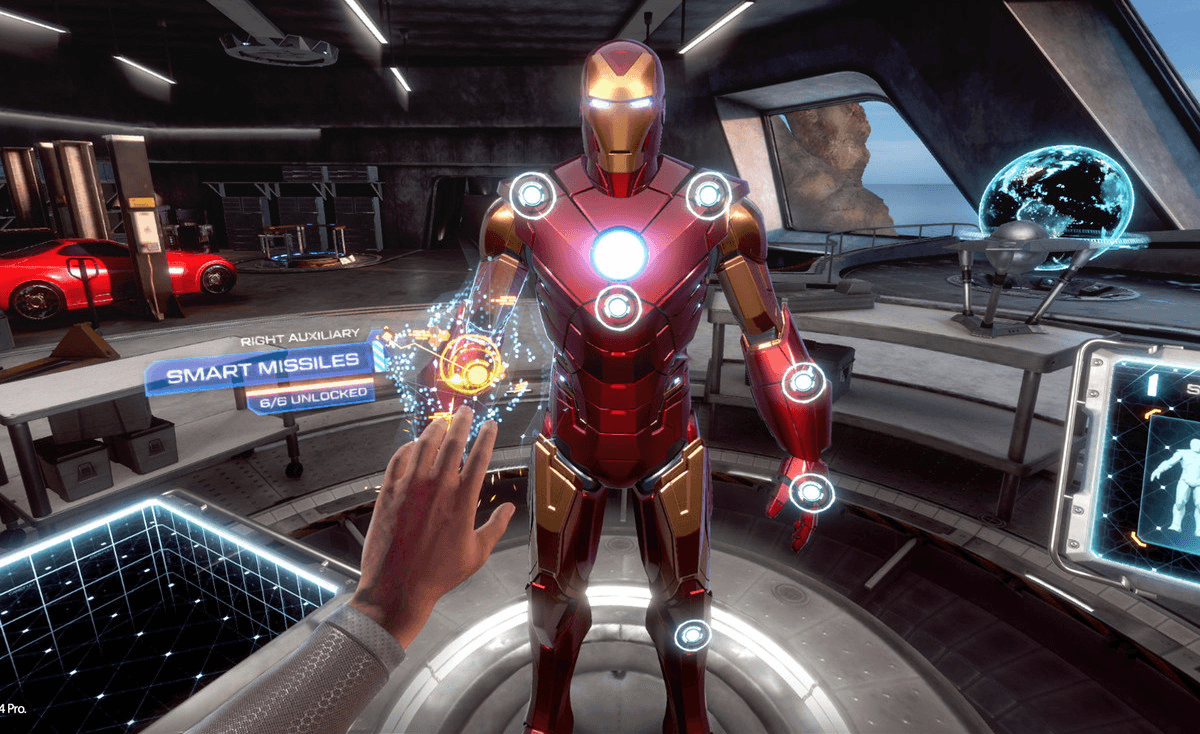Screen dimensions: 1200x734
Task: Select the large arc reactor chest node
Action: (x=619, y=253)
